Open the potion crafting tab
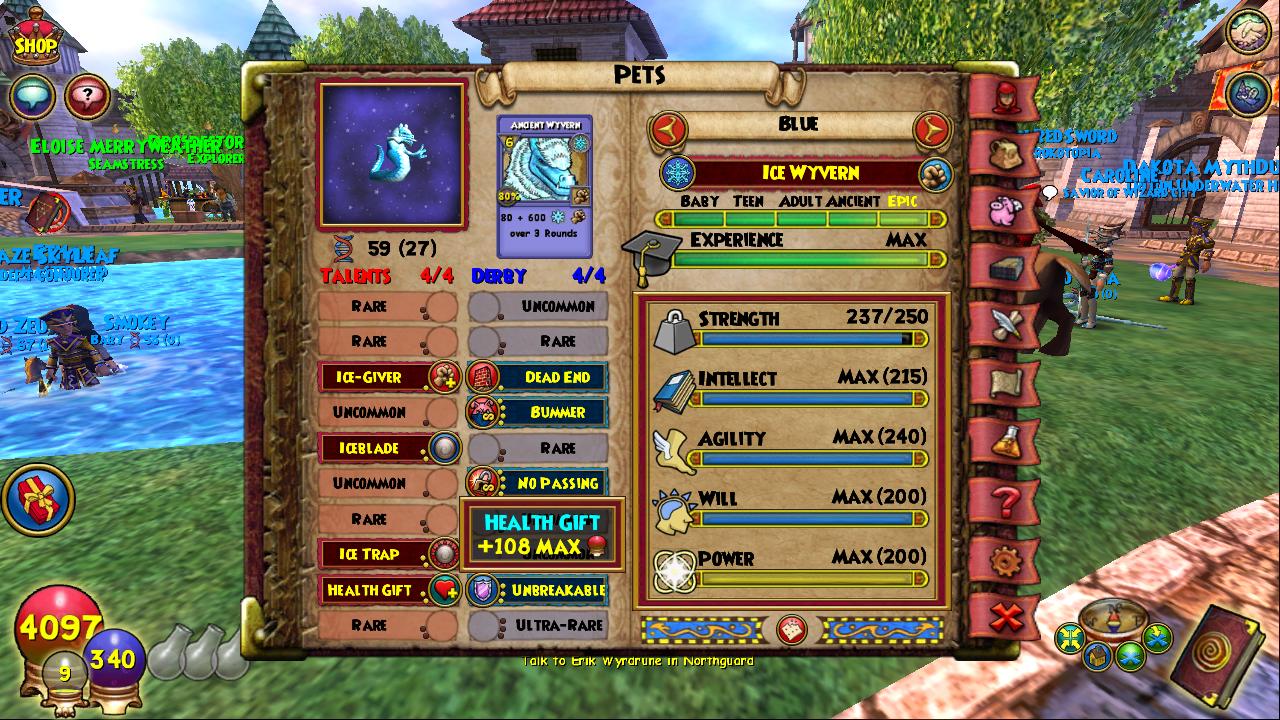Screen dimensions: 1280x720 click(1004, 441)
